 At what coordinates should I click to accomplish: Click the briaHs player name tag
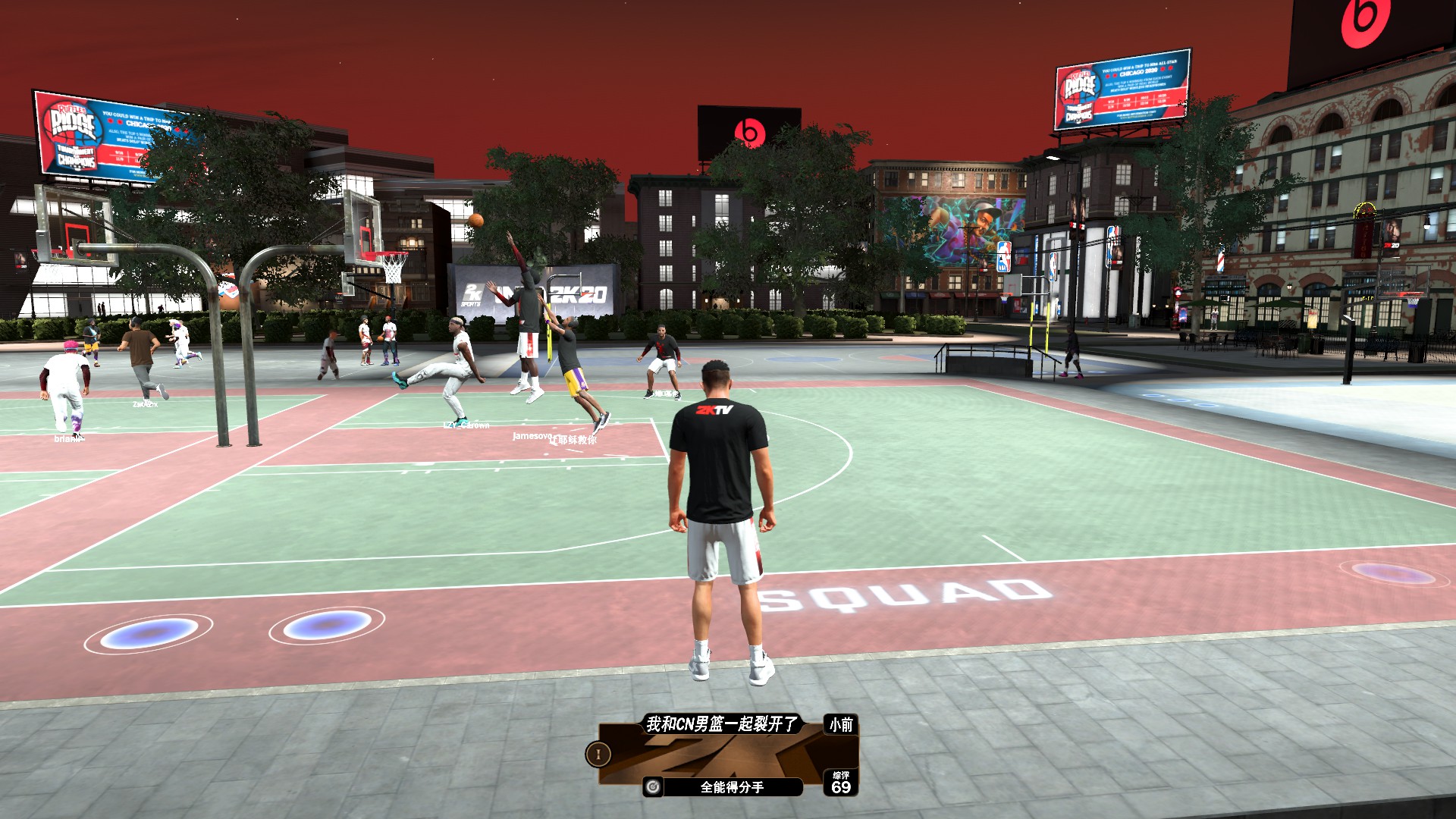(x=70, y=437)
